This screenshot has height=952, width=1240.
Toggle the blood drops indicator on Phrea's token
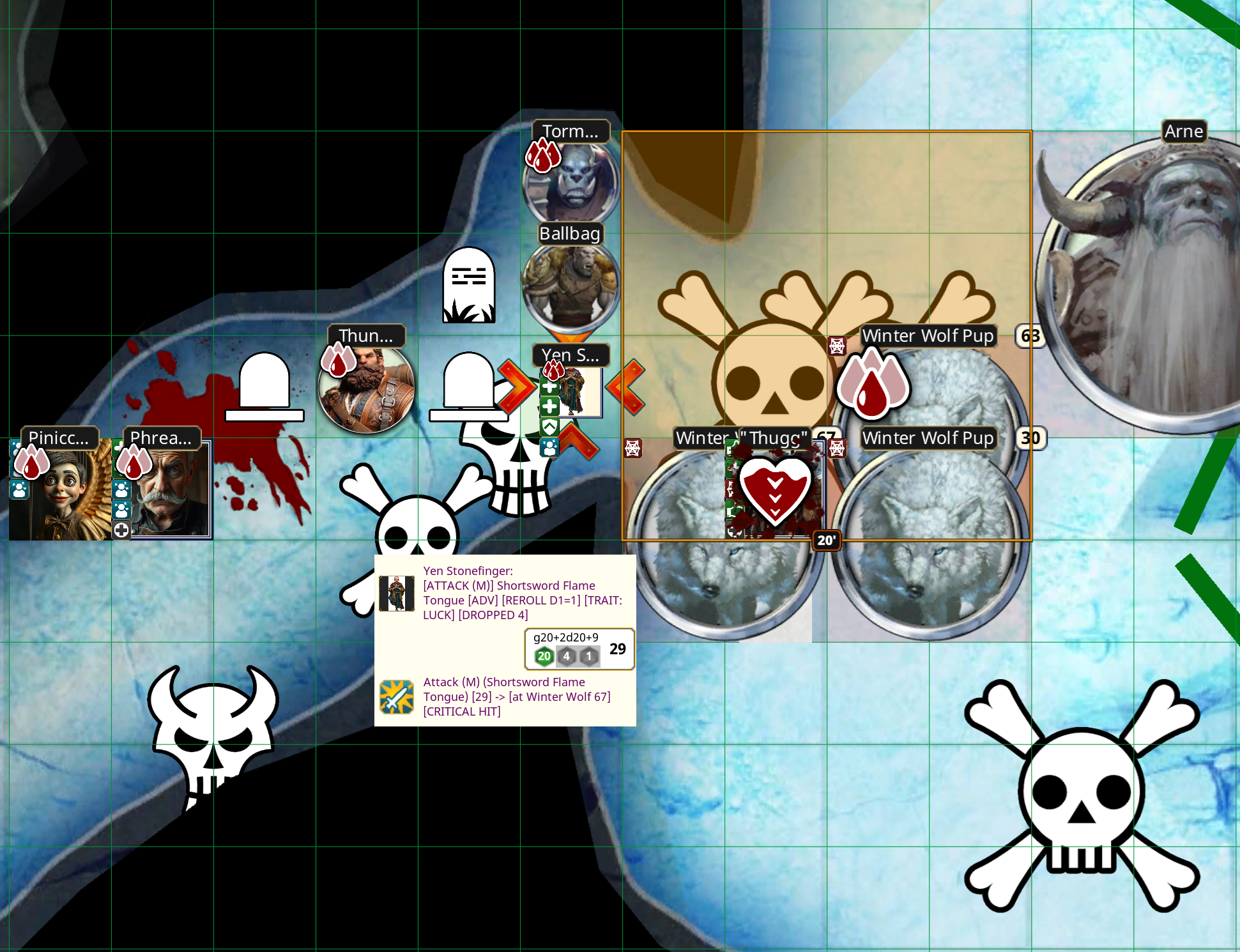(x=132, y=464)
